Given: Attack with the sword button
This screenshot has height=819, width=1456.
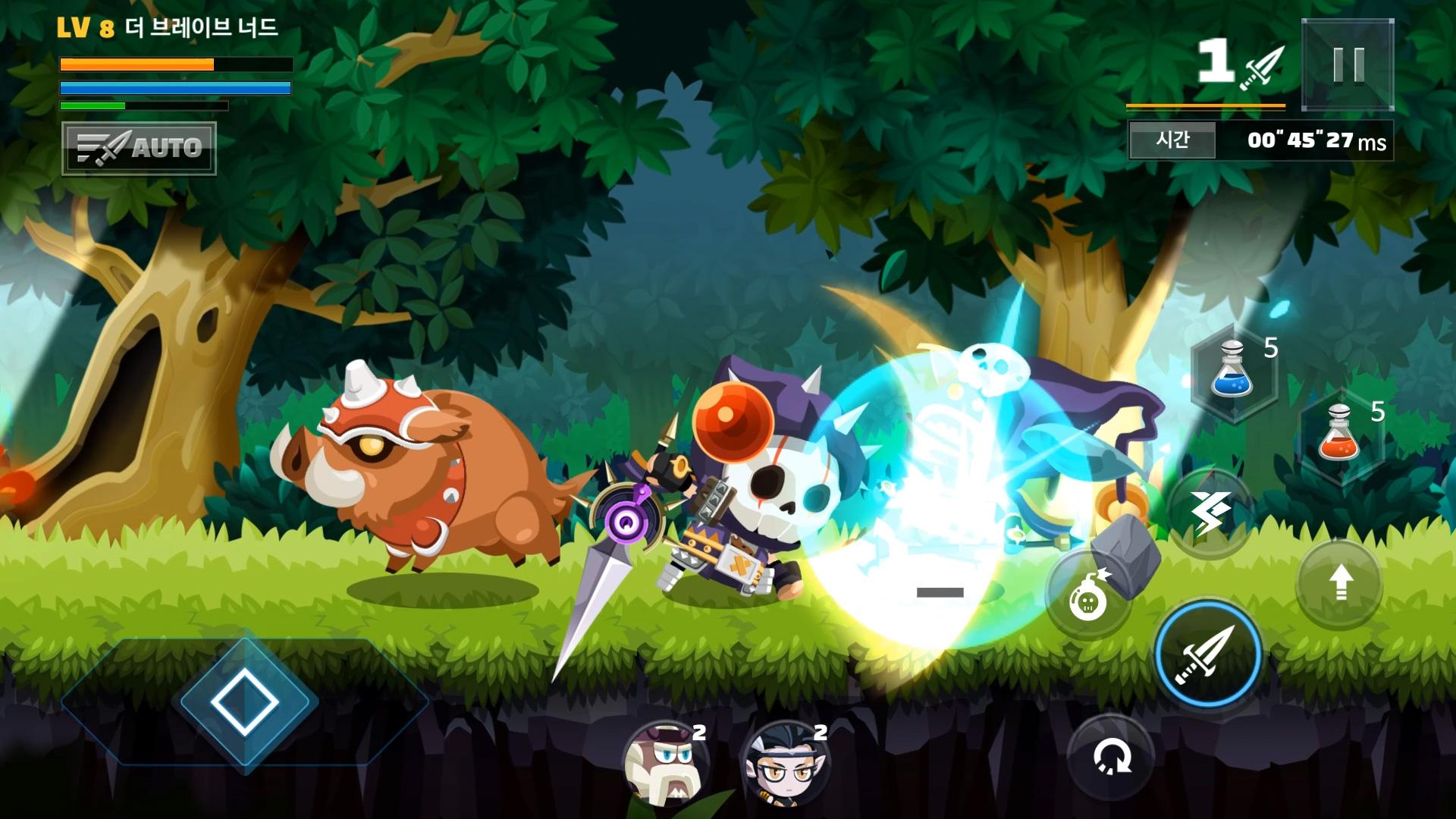Looking at the screenshot, I should [1207, 653].
